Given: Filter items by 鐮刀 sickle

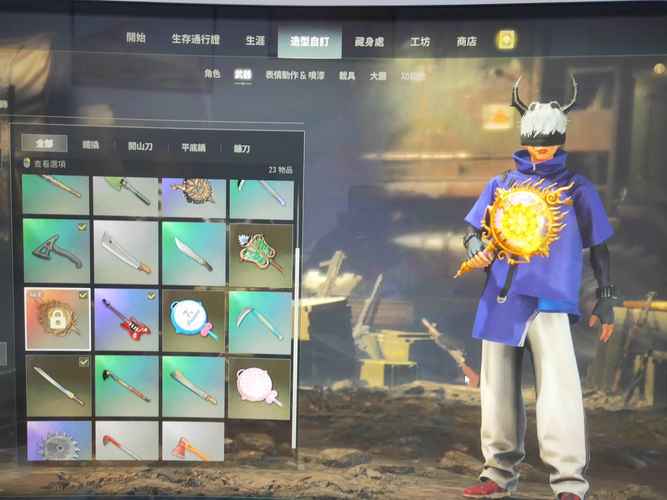Looking at the screenshot, I should coord(242,148).
